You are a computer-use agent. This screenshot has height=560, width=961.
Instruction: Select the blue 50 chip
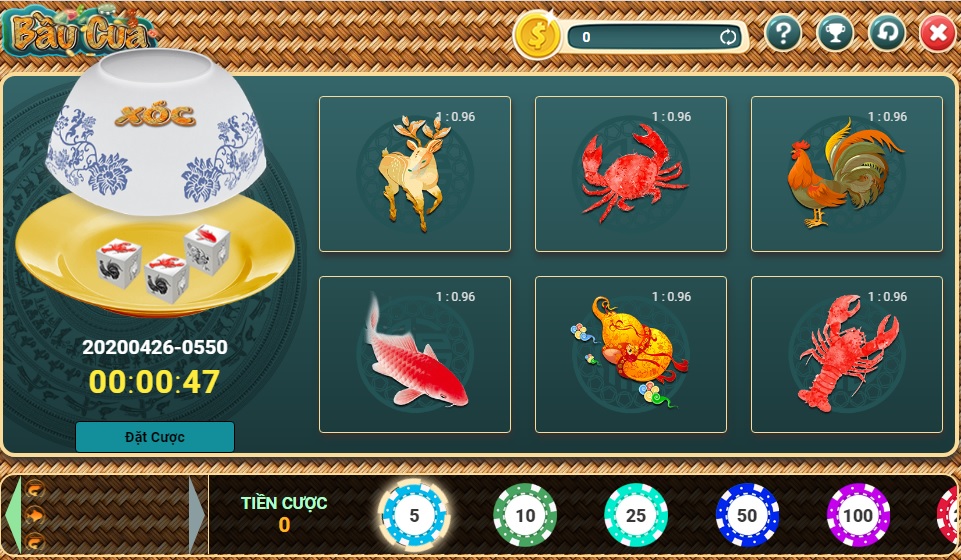coord(747,516)
